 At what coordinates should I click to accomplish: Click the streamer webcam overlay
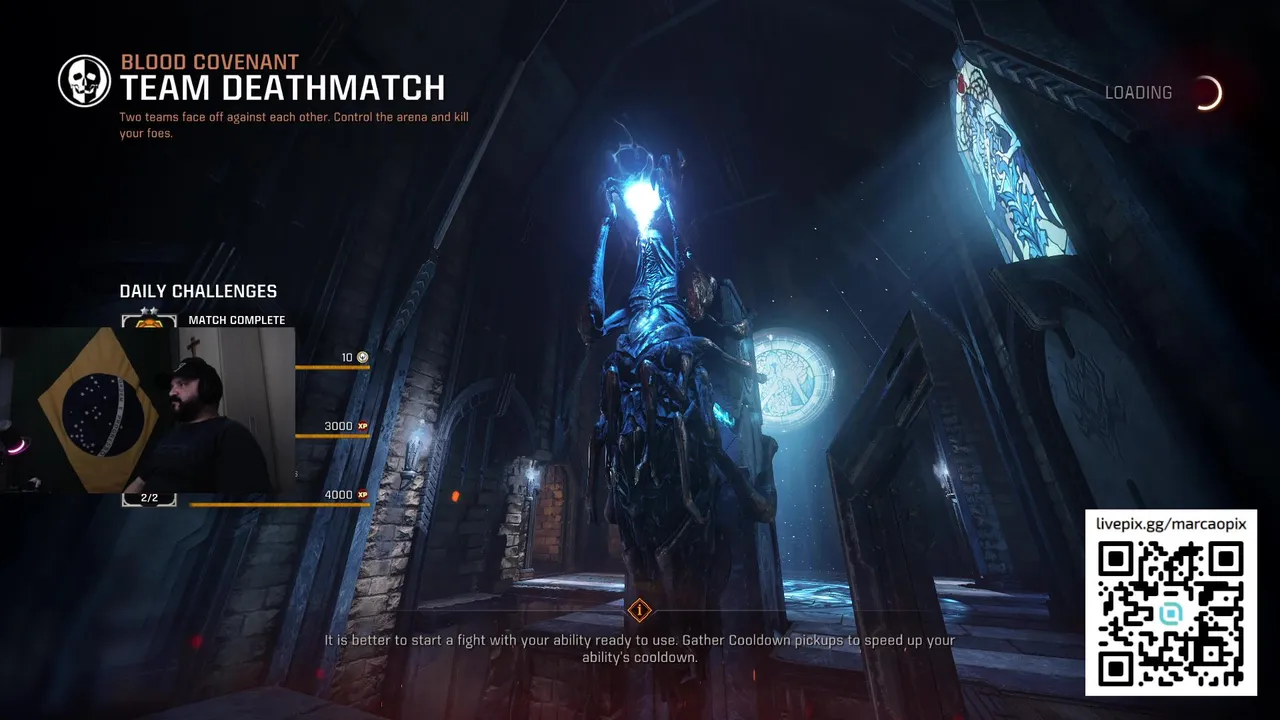tap(148, 410)
